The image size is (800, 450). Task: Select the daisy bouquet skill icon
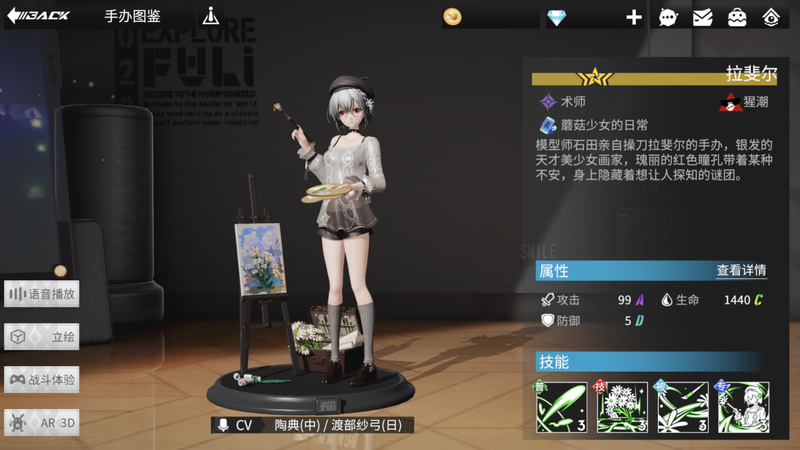tap(622, 407)
